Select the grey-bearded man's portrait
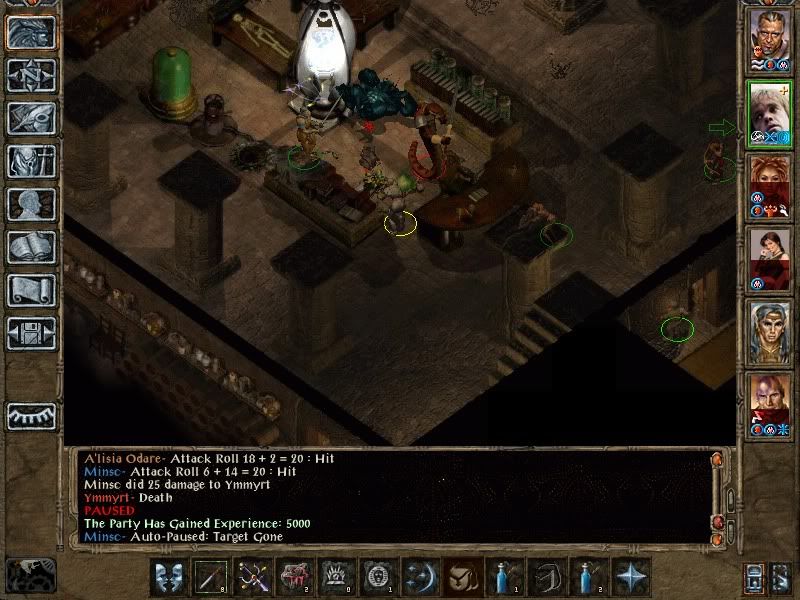 [x=770, y=38]
